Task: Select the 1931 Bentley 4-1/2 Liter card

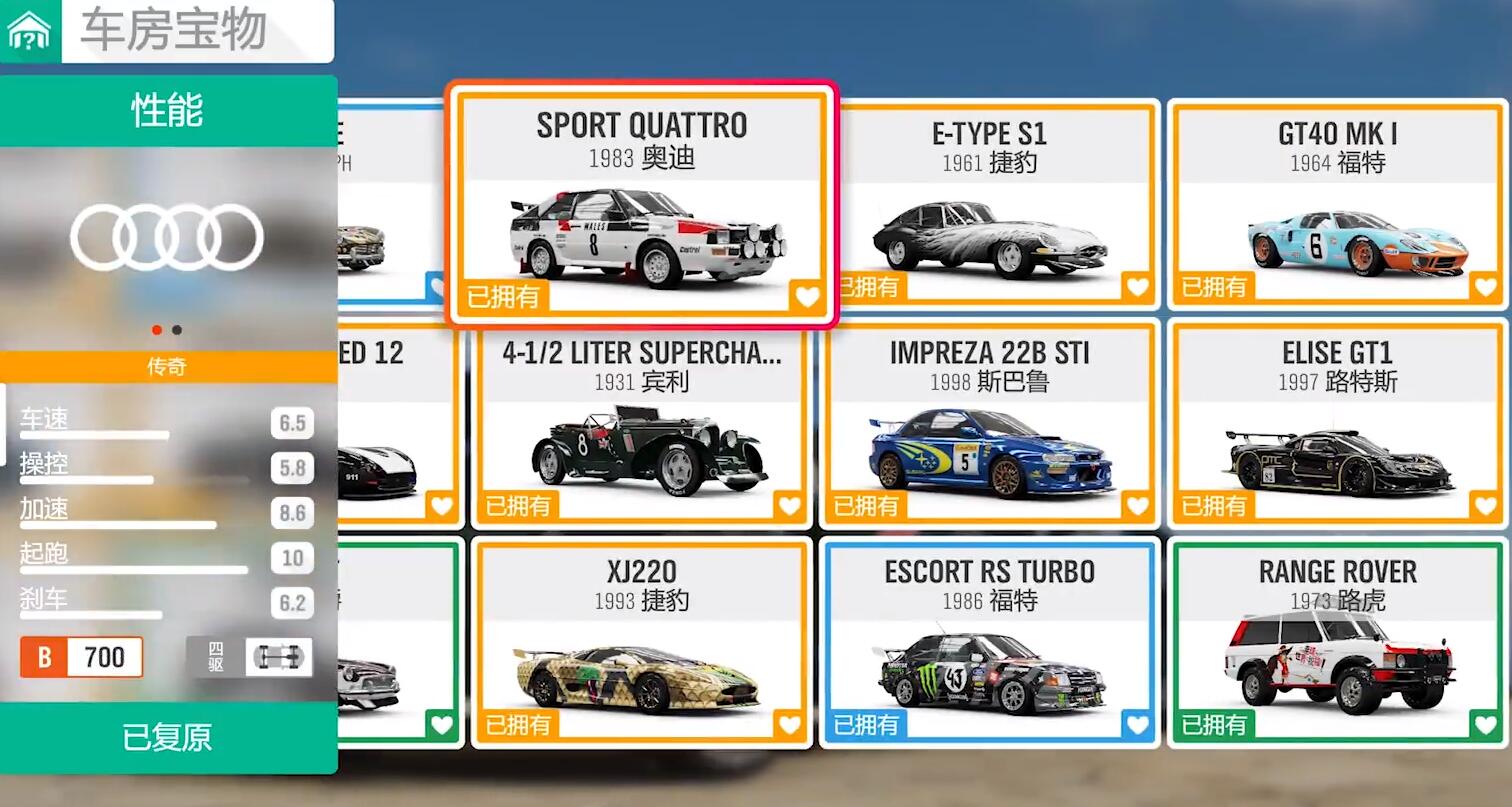Action: pyautogui.click(x=641, y=425)
